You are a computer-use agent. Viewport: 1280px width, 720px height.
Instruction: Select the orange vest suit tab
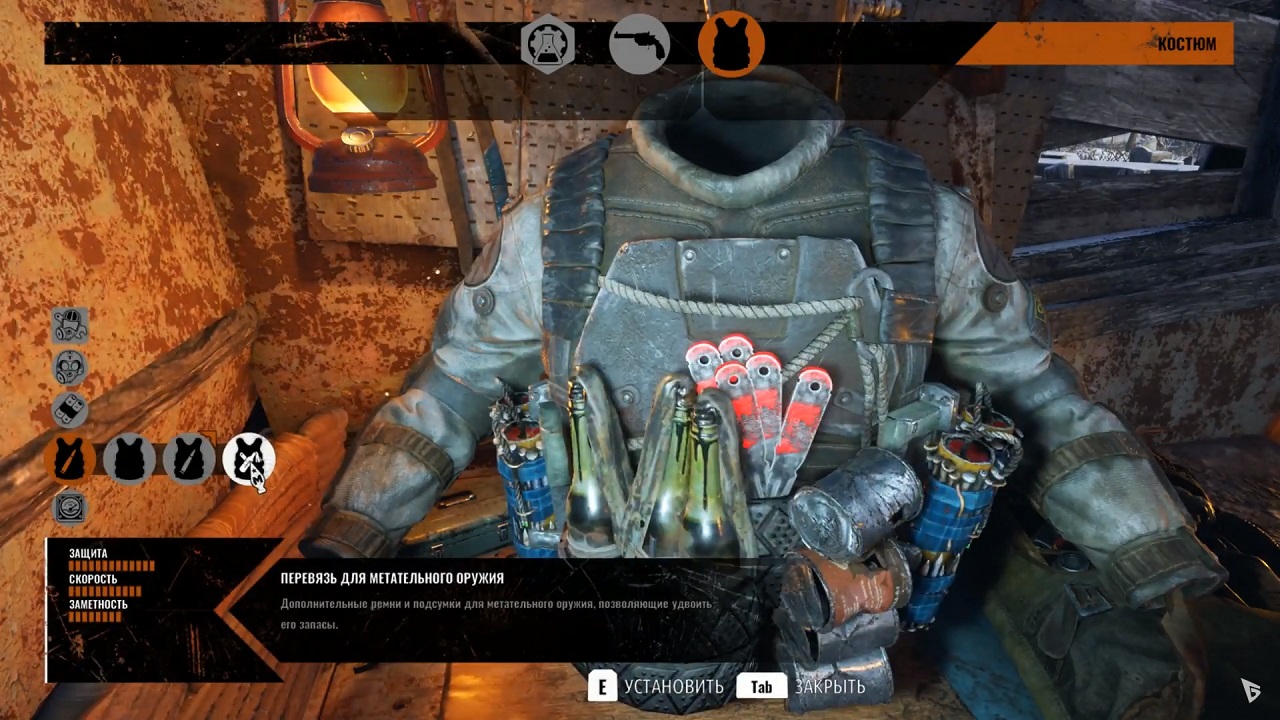(731, 45)
